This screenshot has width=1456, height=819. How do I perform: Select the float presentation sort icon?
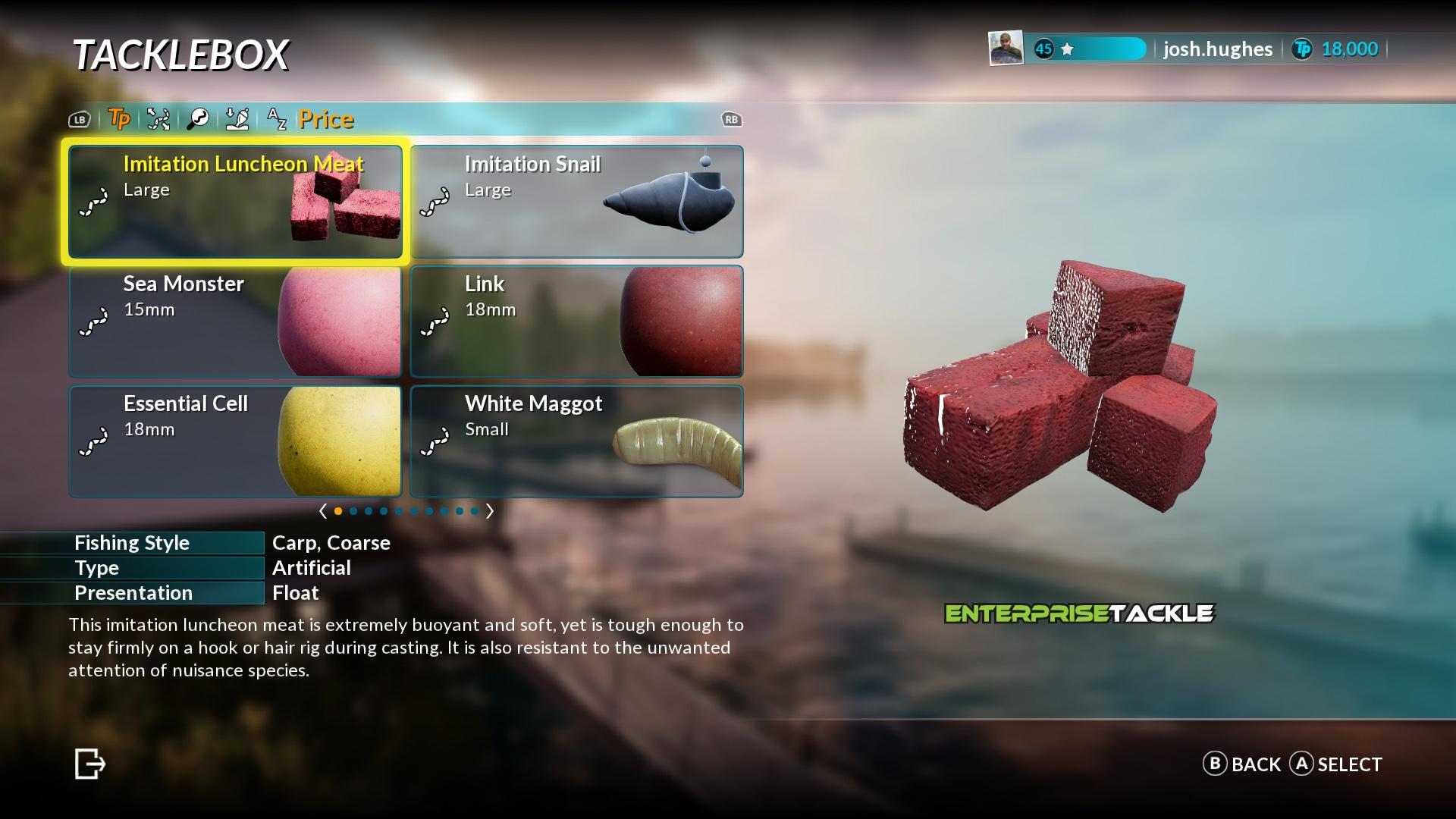[237, 119]
